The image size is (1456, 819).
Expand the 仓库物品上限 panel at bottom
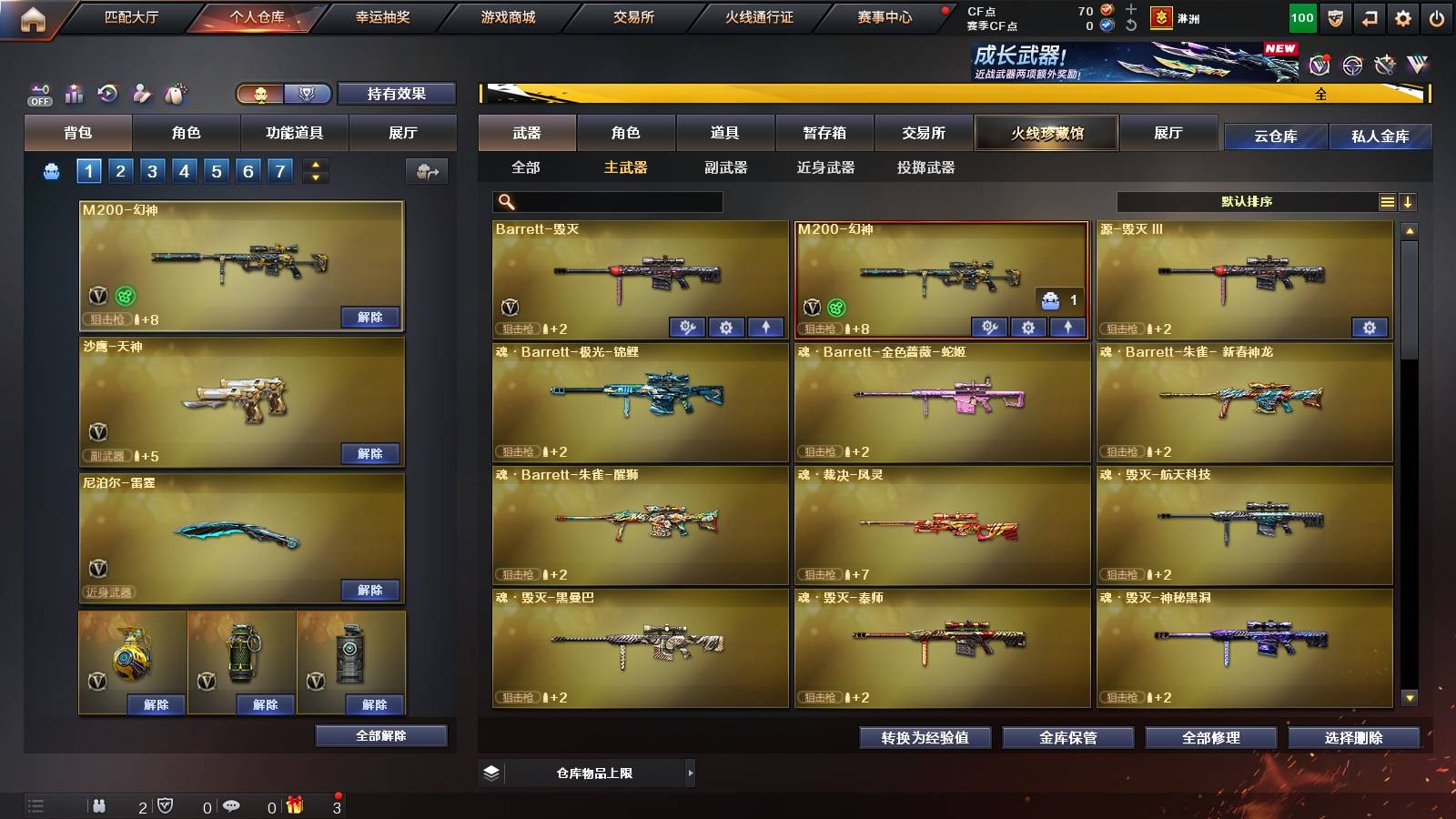click(689, 772)
